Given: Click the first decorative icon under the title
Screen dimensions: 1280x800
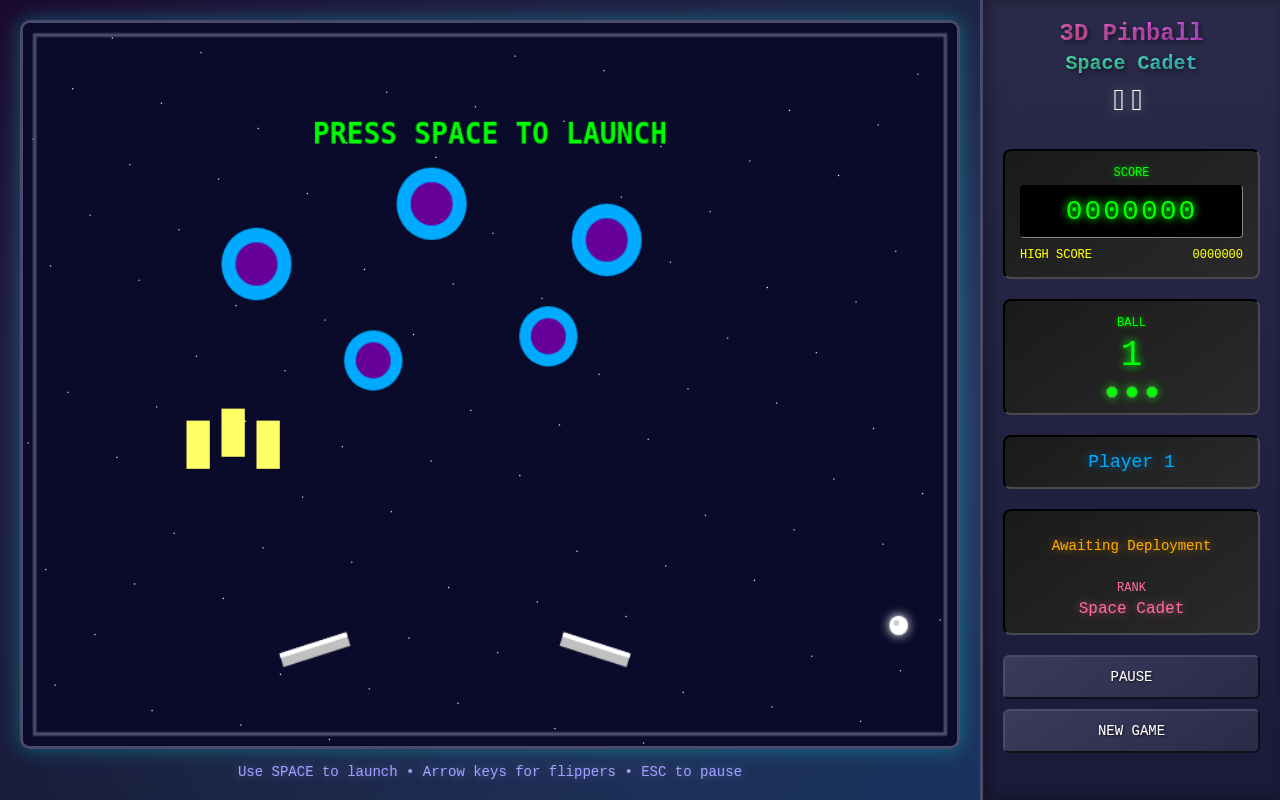Looking at the screenshot, I should click(x=1117, y=100).
